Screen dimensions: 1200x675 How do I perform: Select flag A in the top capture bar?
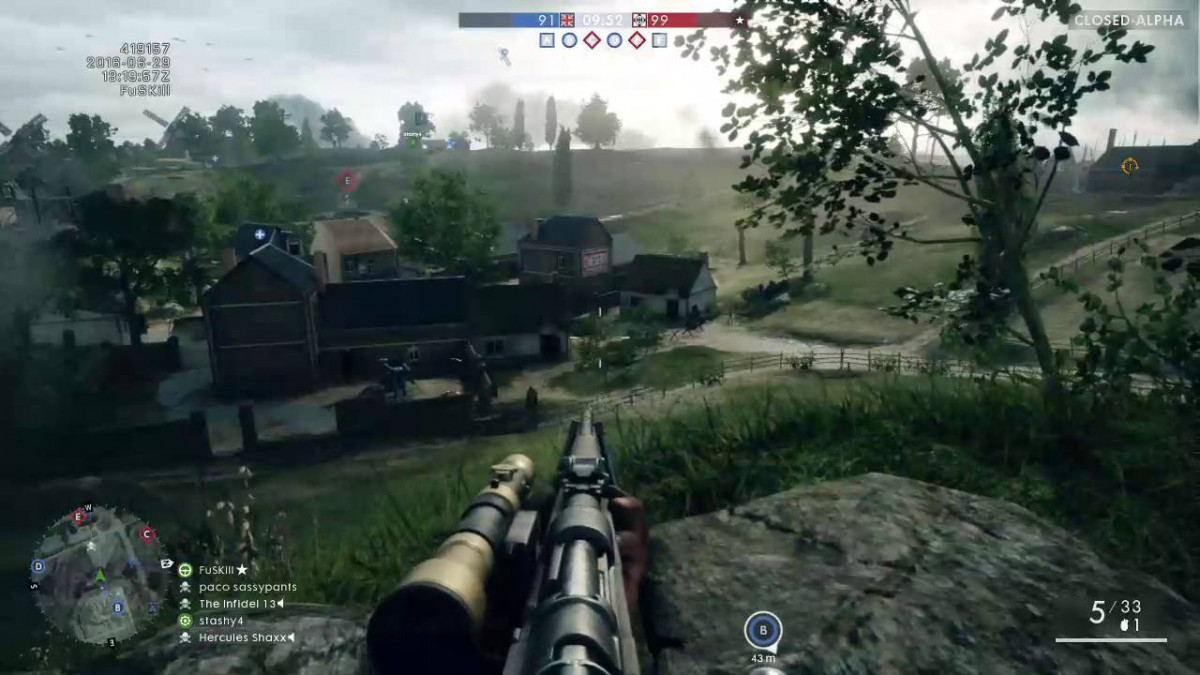click(547, 40)
